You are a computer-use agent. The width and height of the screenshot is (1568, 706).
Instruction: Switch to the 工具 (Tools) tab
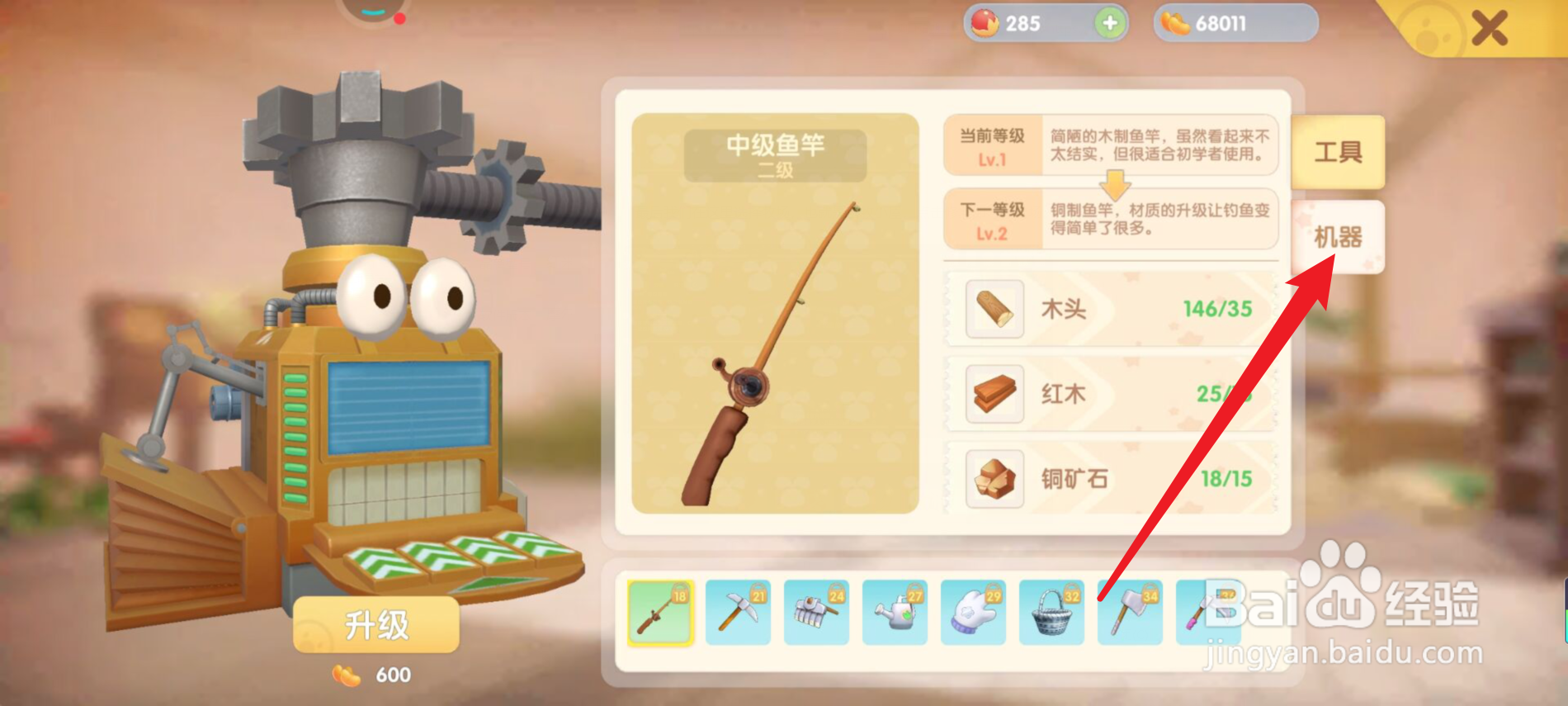[1337, 154]
